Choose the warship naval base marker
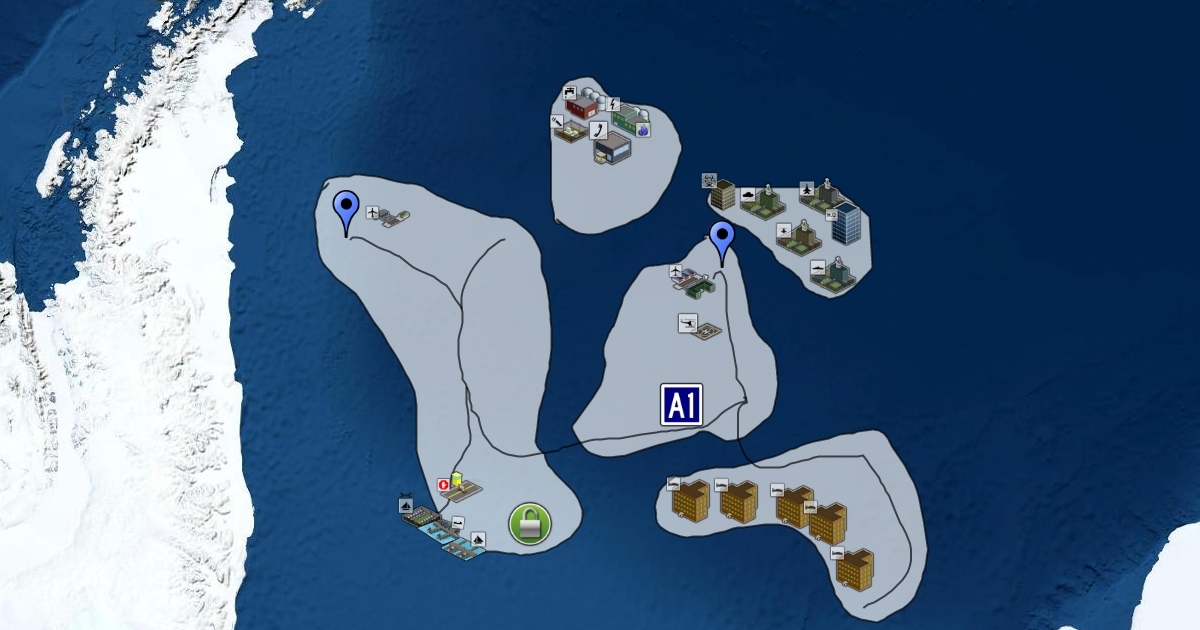The image size is (1200, 630). point(831,274)
